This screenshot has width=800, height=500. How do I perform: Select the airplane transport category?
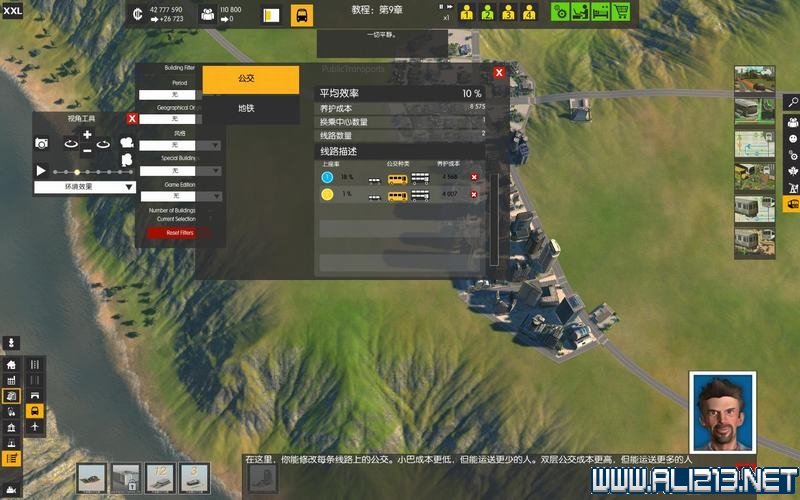(x=35, y=427)
